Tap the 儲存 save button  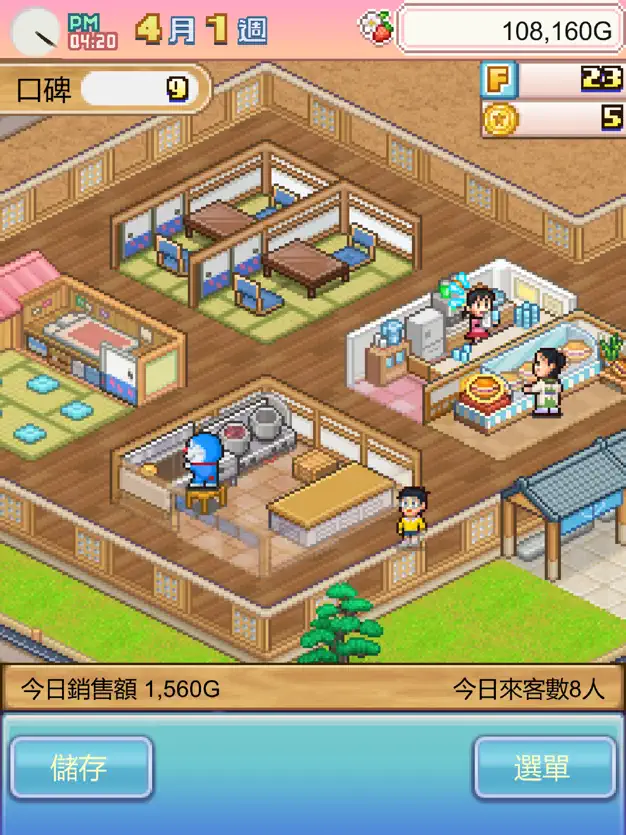pos(81,768)
